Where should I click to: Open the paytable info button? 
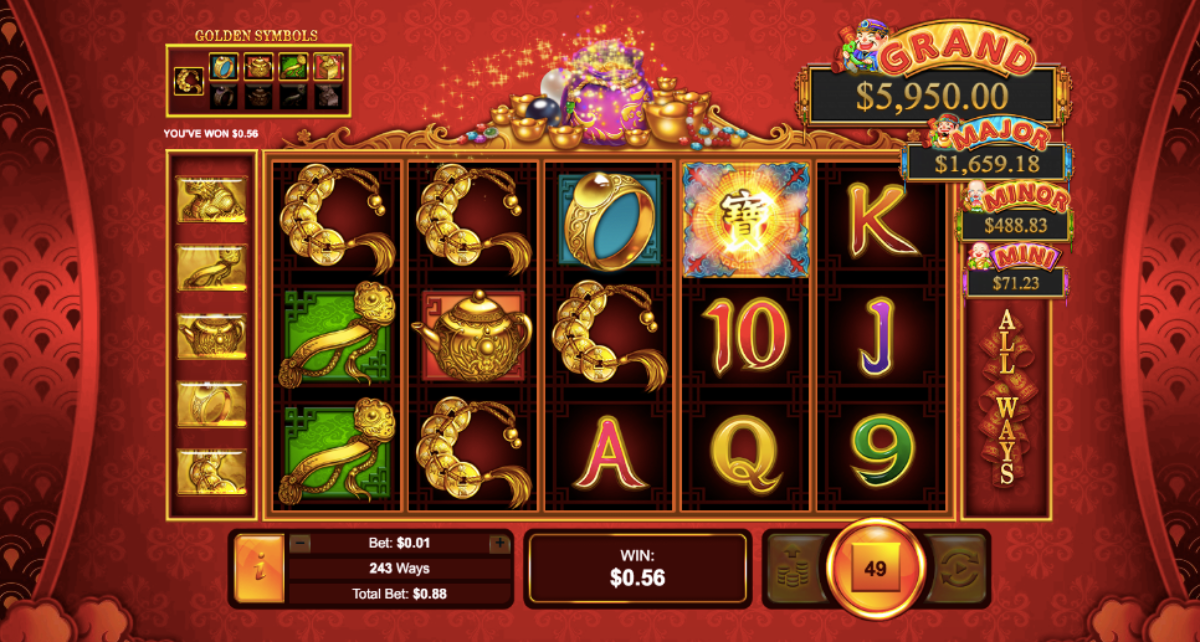pos(259,568)
